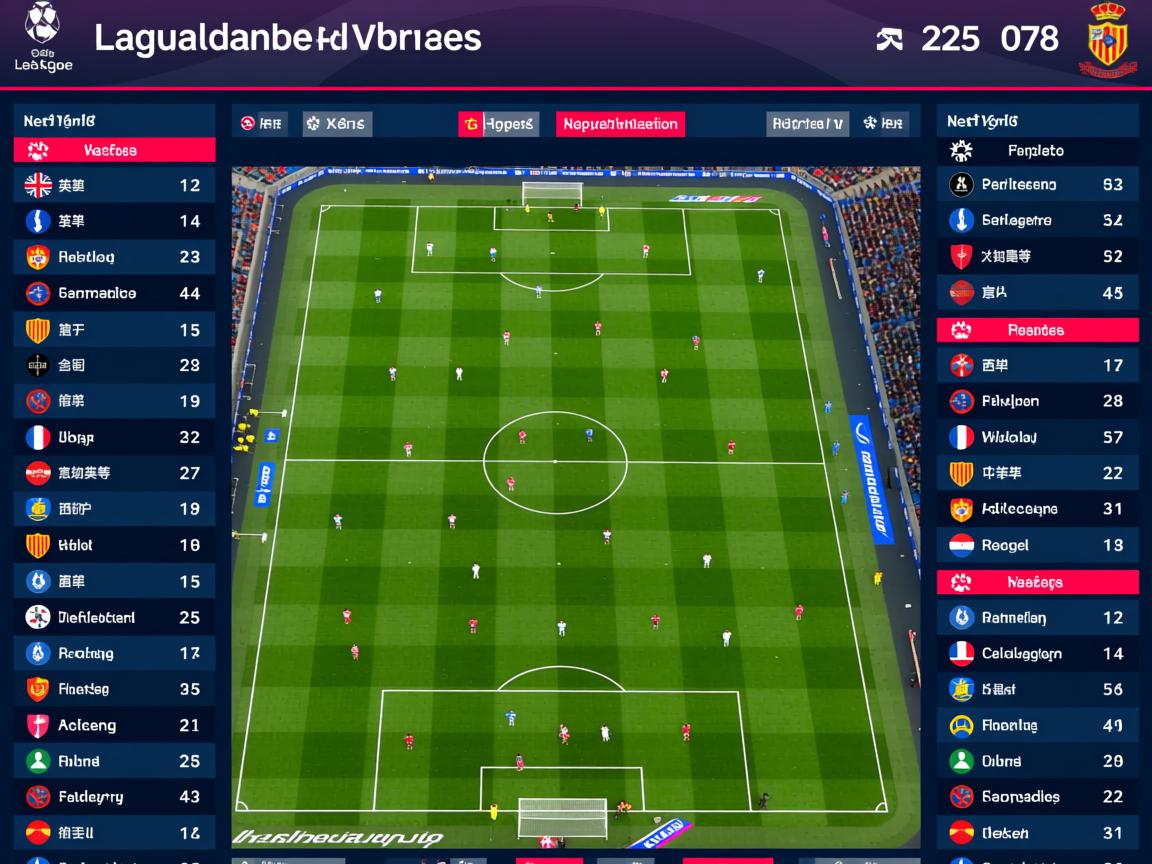
Task: Click the Rdcrtiea! V button
Action: click(807, 124)
